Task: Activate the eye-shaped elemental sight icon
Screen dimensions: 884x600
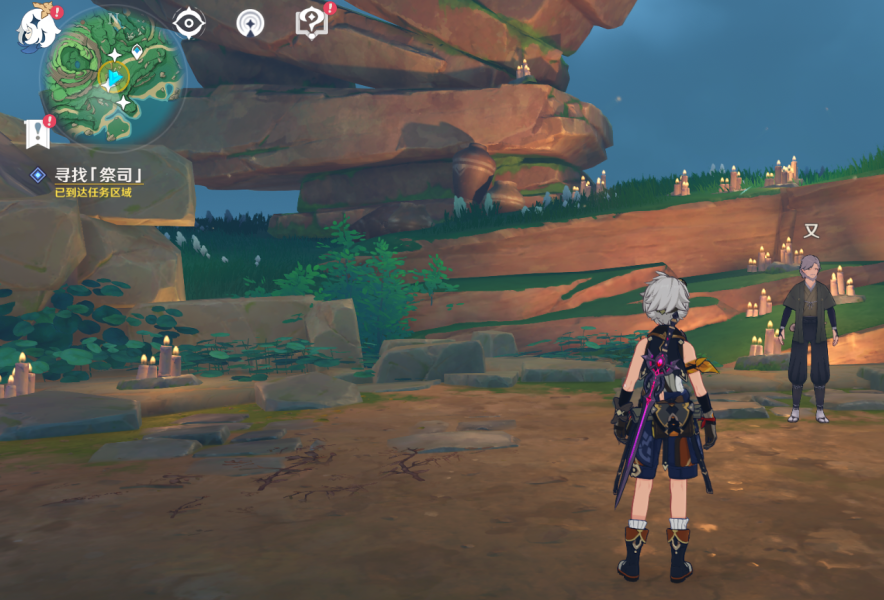Action: [x=188, y=22]
